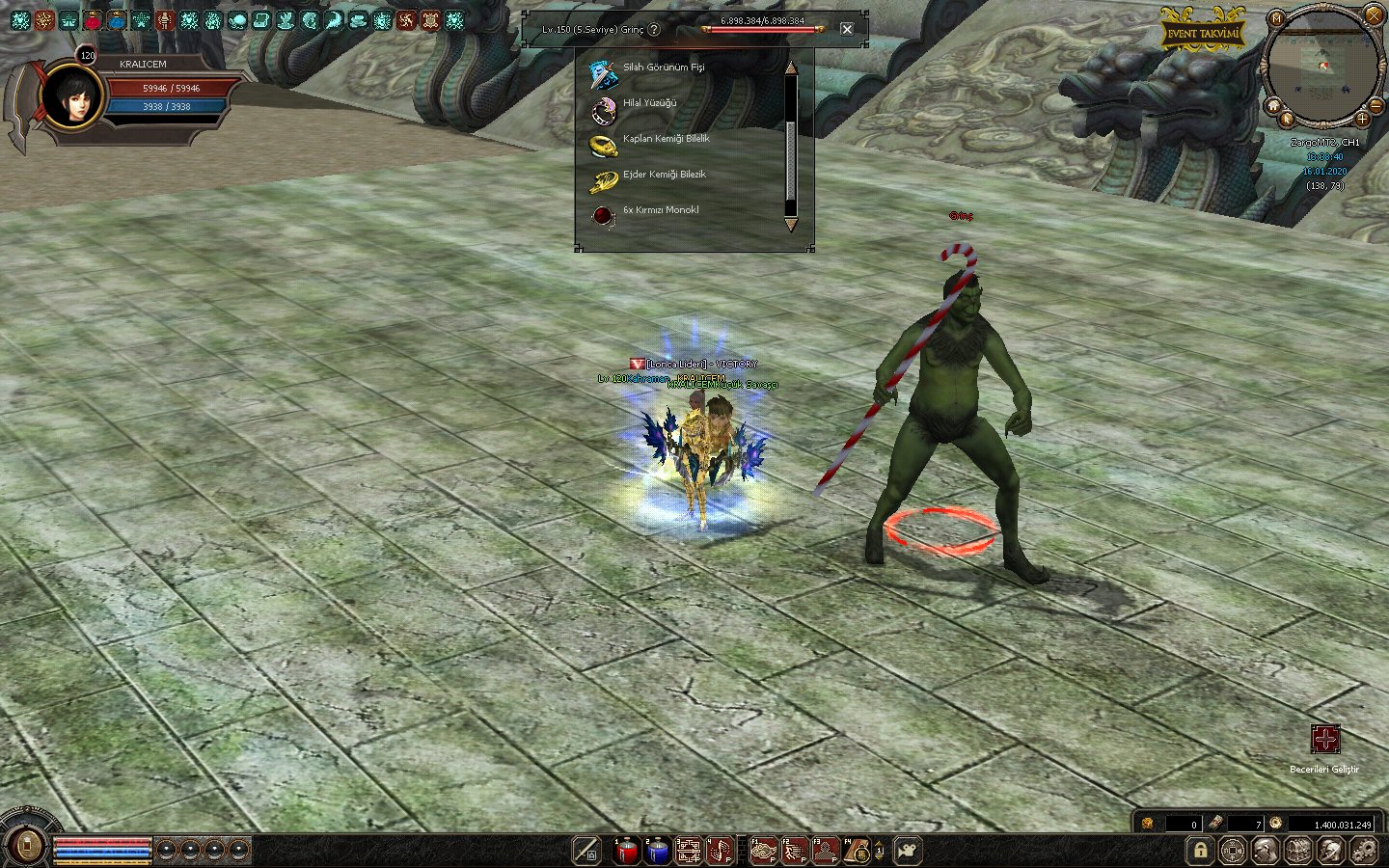
Task: Open the inventory chest icon
Action: [x=1298, y=851]
